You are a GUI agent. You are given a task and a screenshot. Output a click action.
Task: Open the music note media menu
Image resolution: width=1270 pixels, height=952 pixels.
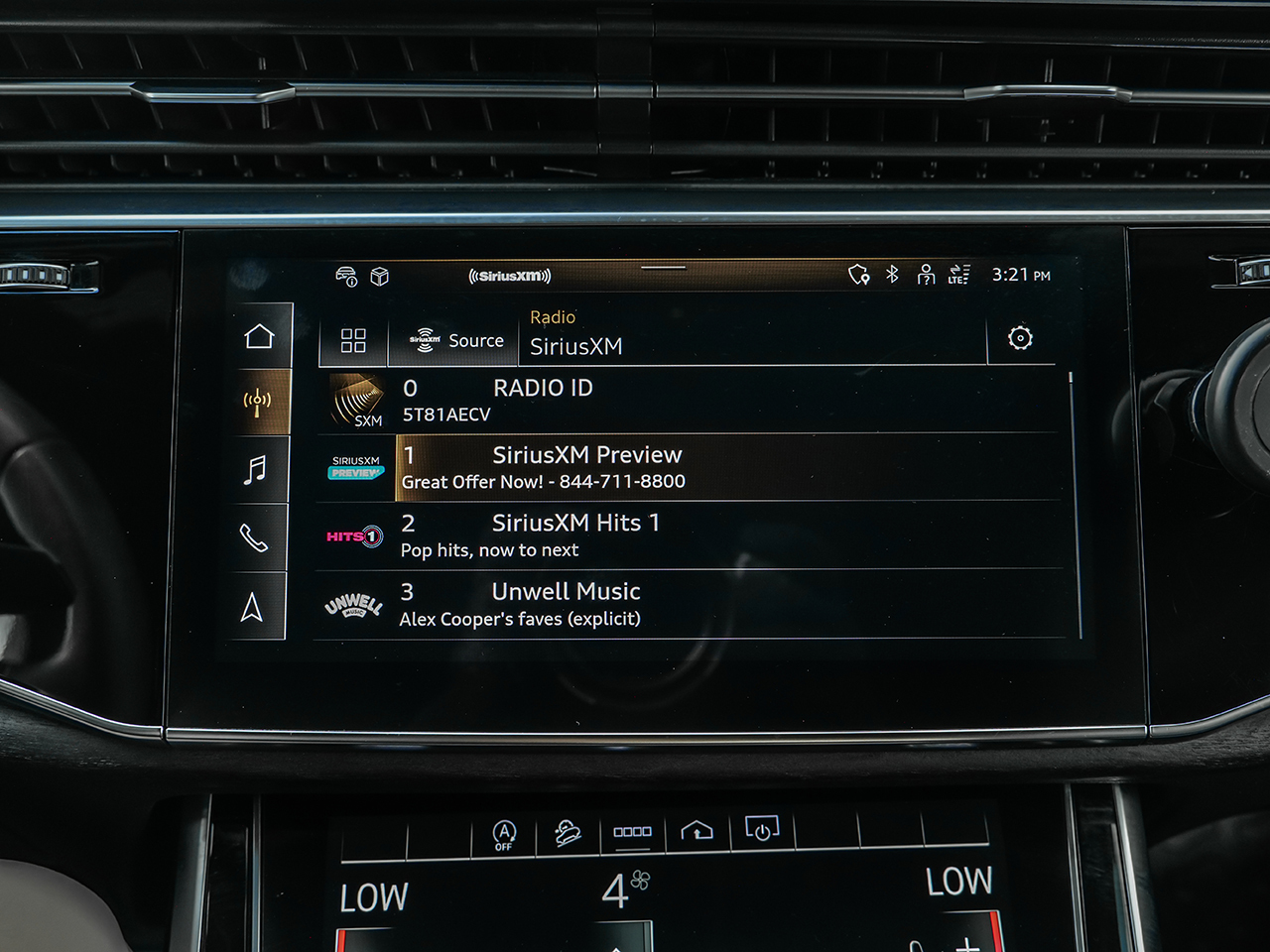(255, 469)
